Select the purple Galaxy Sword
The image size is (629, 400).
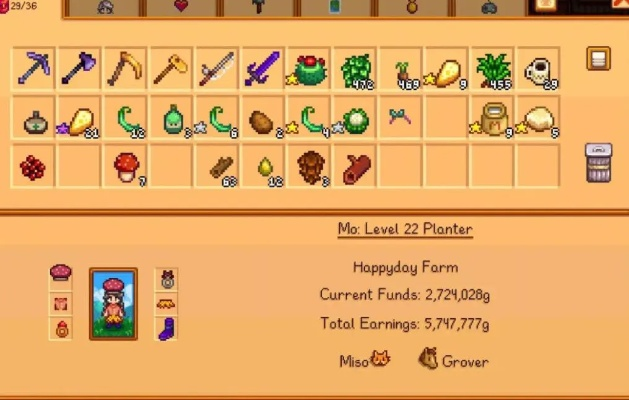pos(263,69)
